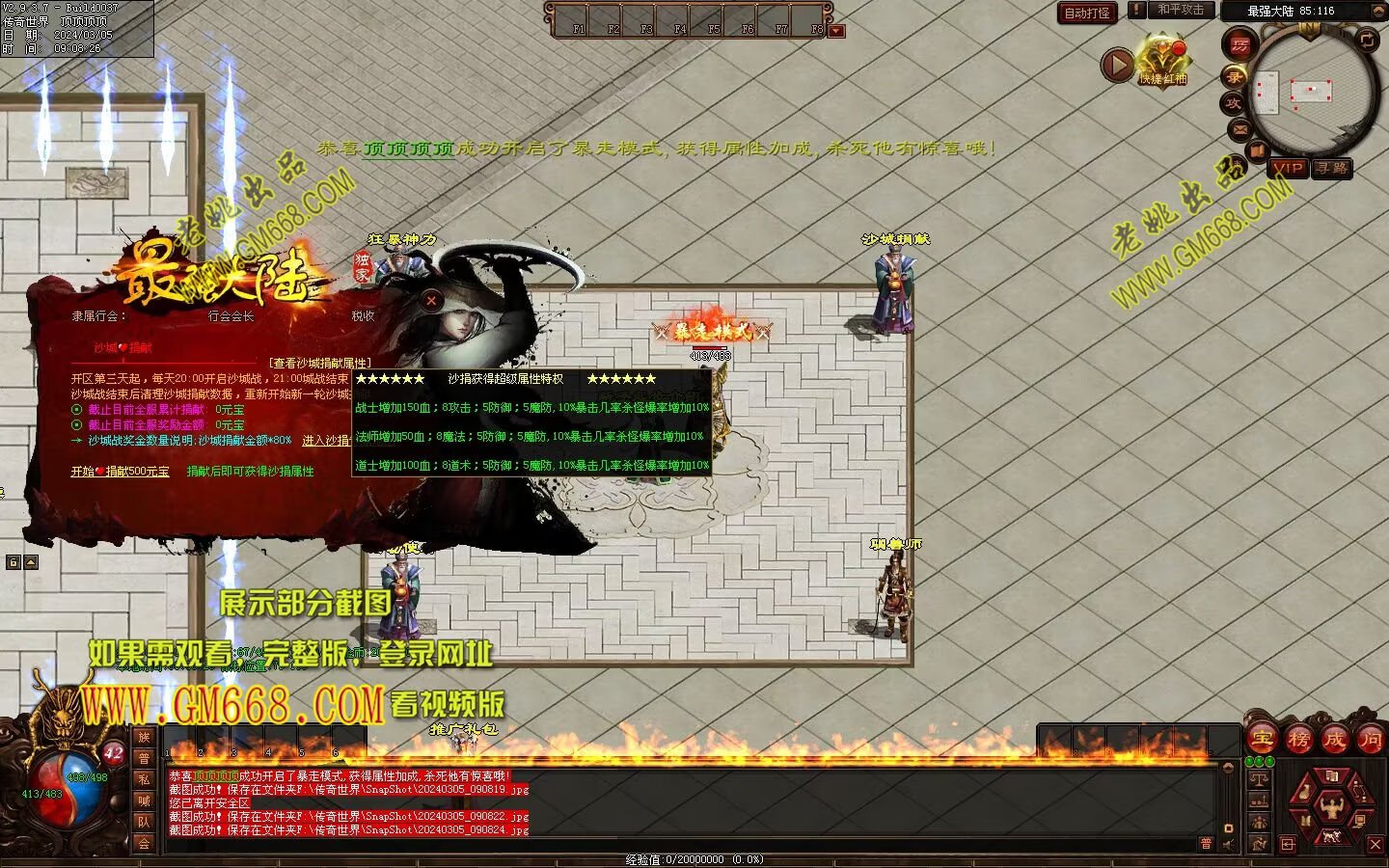
Task: Toggle the 自动打怪 auto-fight button
Action: [x=1087, y=13]
